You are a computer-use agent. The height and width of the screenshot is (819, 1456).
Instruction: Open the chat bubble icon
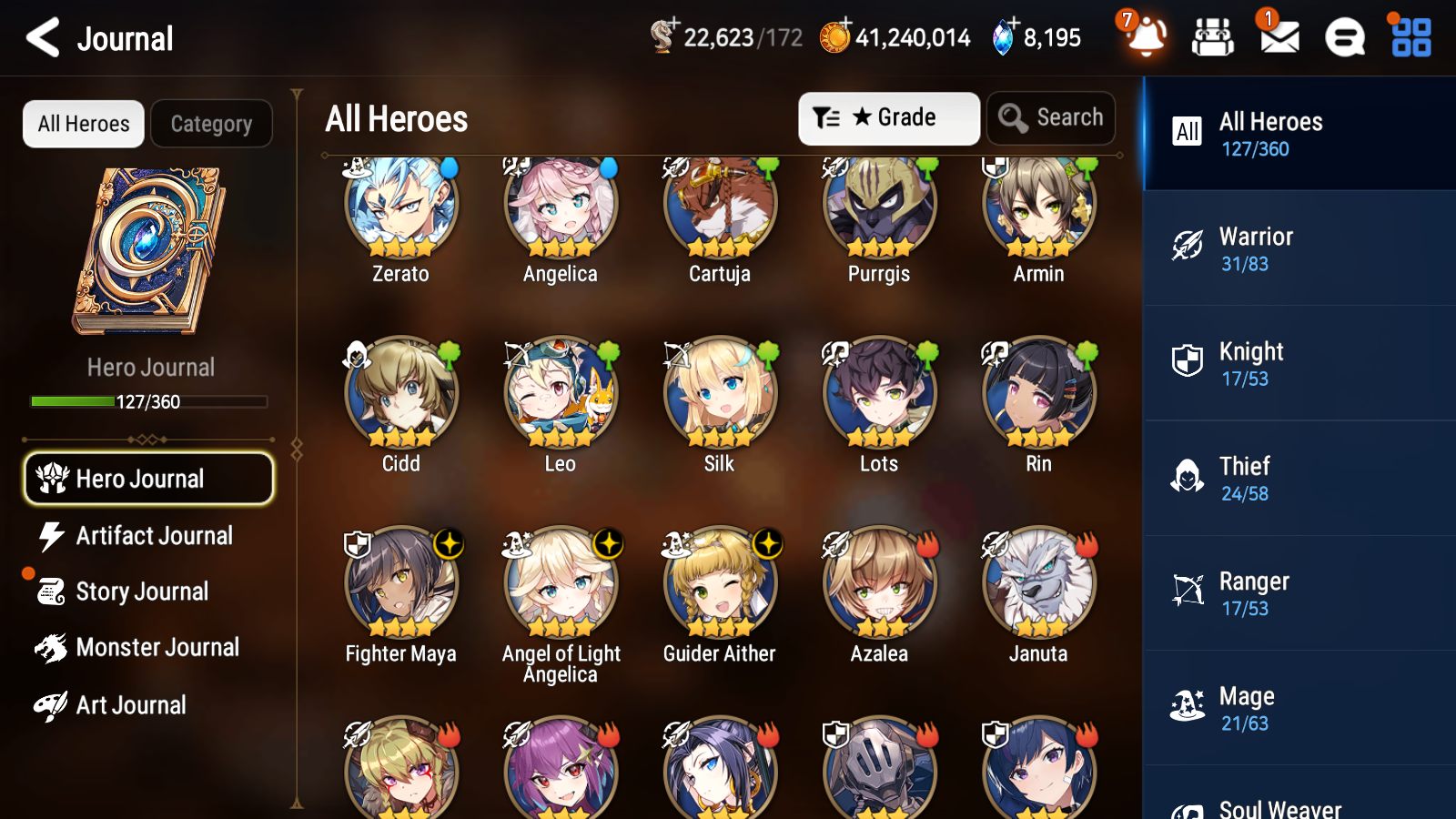tap(1343, 37)
